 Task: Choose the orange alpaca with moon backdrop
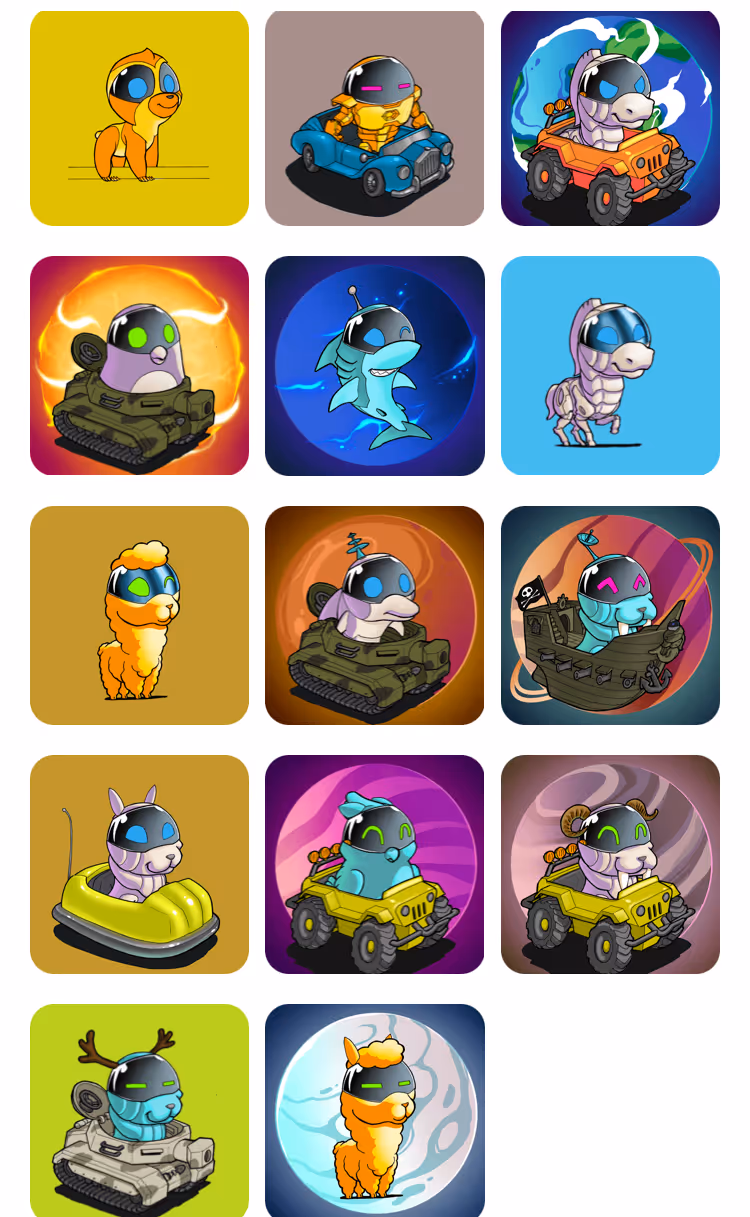pos(374,1110)
